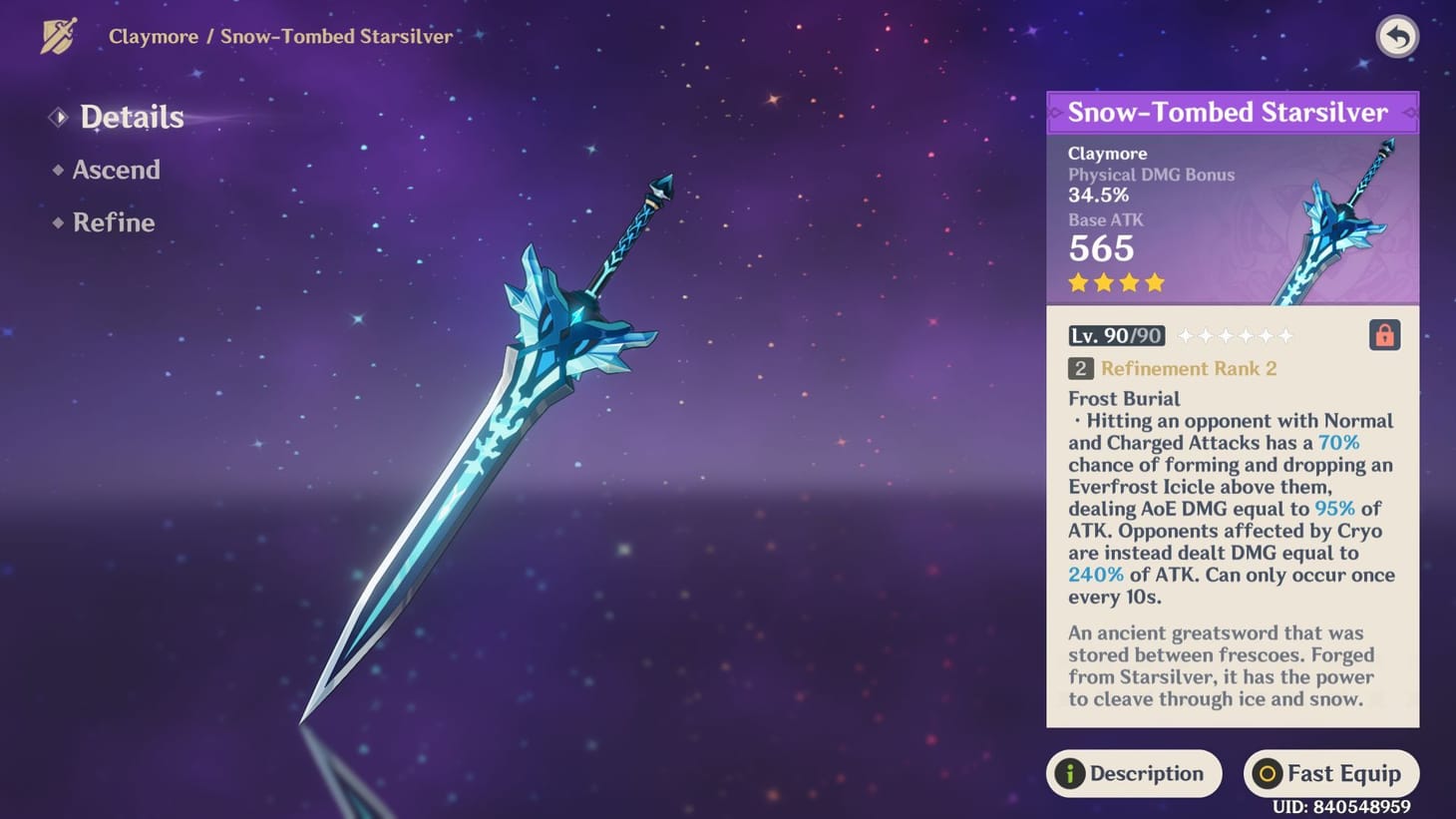Open the weapon Description
Screen dimensions: 1456x819
1134,773
